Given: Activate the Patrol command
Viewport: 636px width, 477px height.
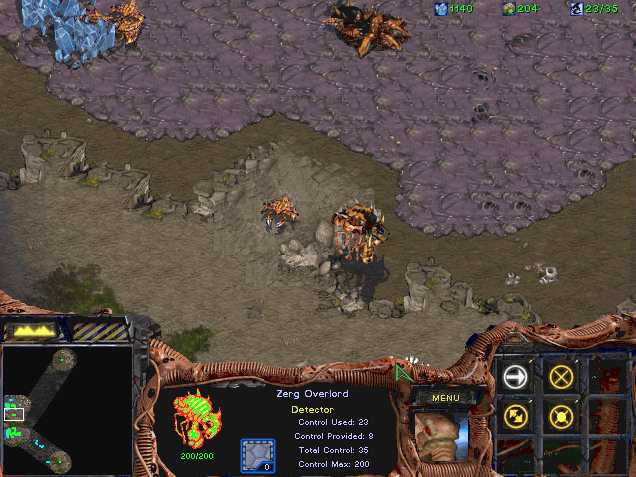Looking at the screenshot, I should [x=516, y=417].
